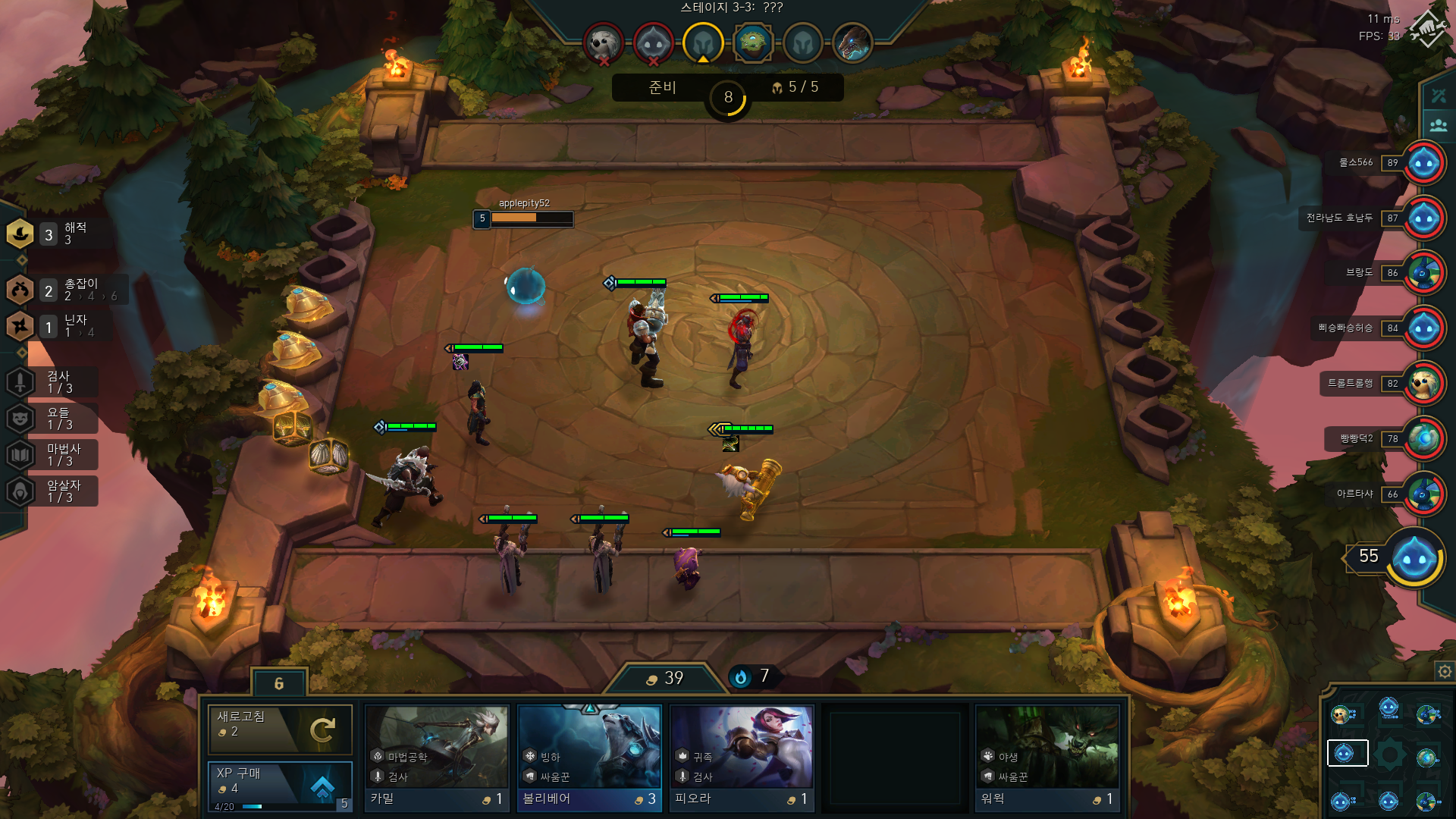The width and height of the screenshot is (1456, 819).
Task: Purchase the 카밀 champion card
Action: [x=436, y=758]
